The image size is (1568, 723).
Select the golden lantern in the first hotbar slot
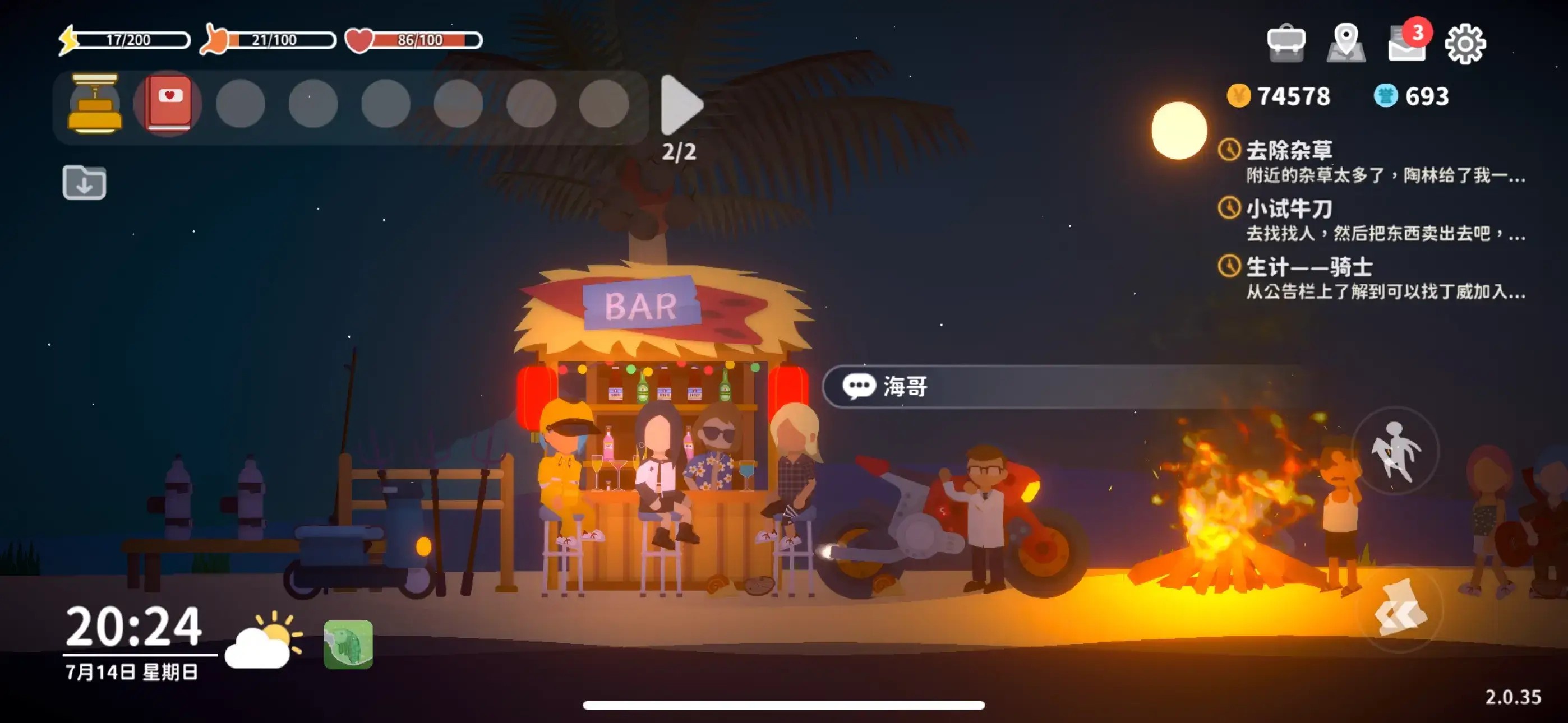(x=95, y=105)
